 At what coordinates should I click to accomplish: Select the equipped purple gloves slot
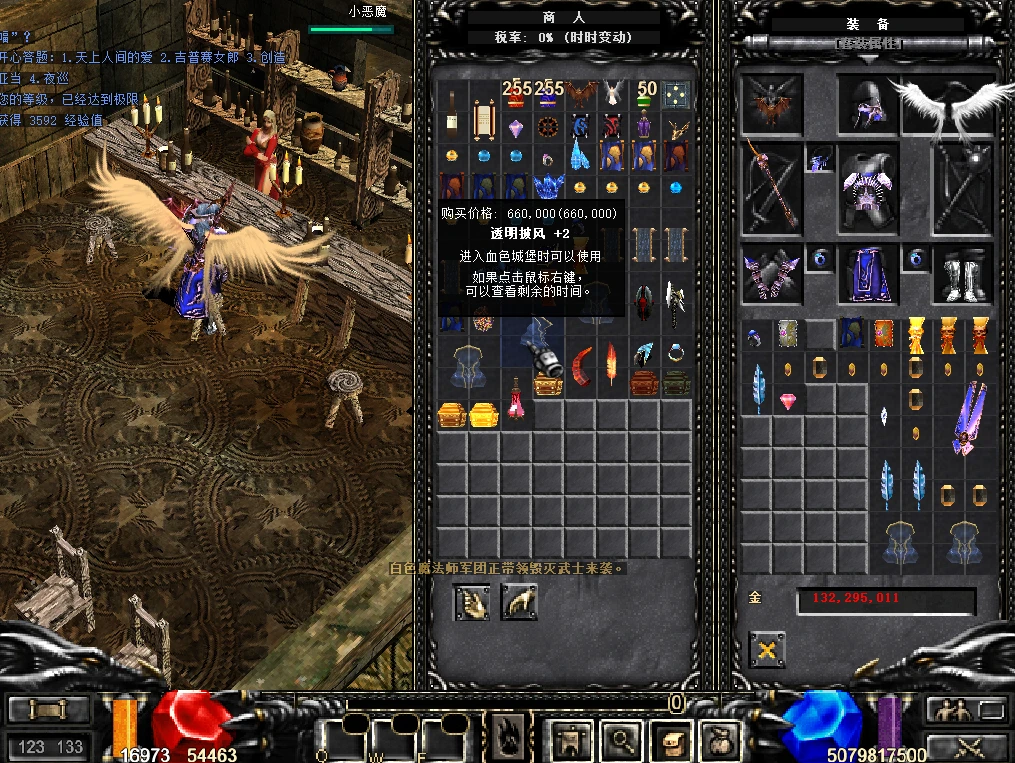coord(771,274)
